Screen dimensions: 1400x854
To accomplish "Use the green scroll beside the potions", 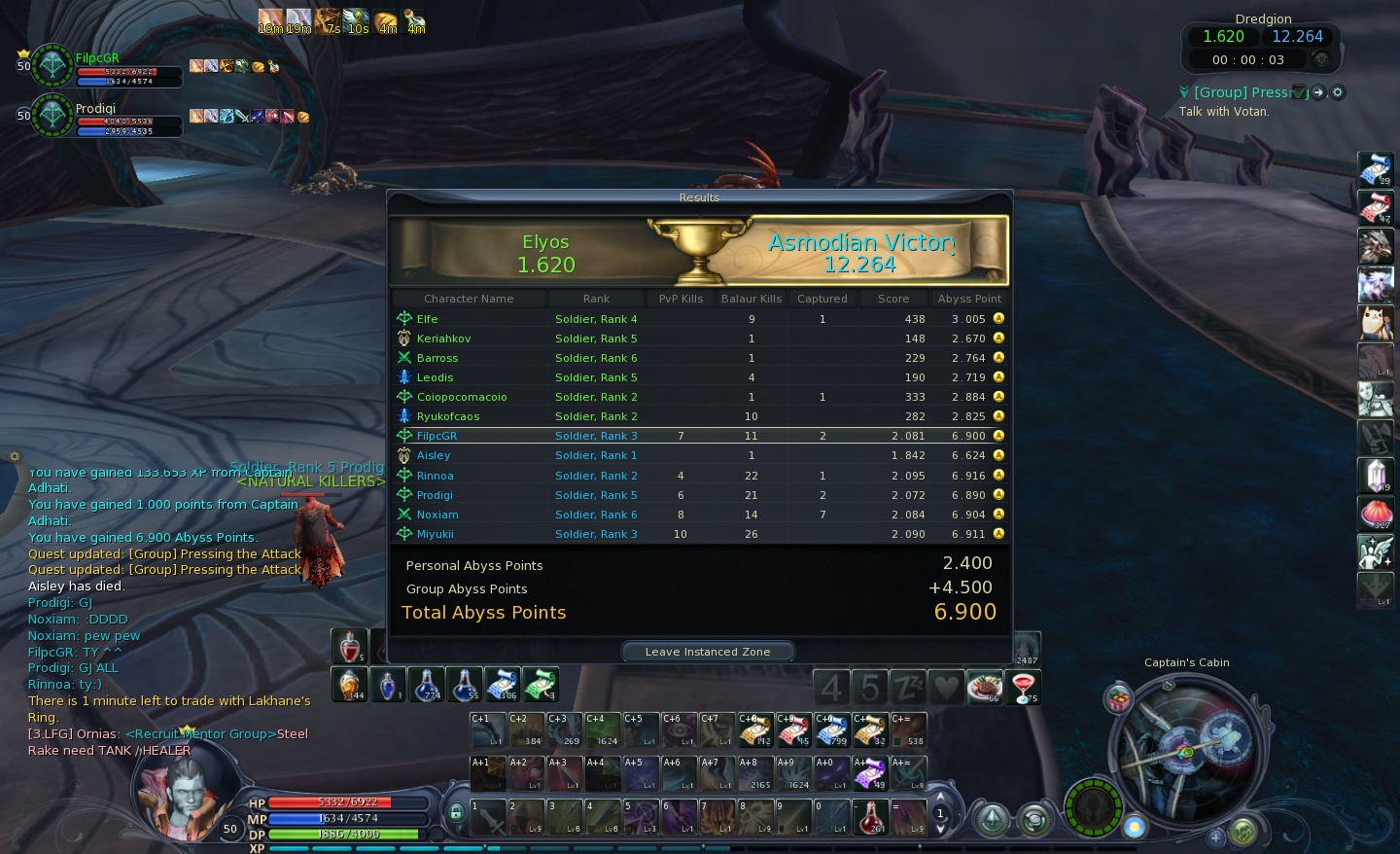I will click(x=541, y=685).
